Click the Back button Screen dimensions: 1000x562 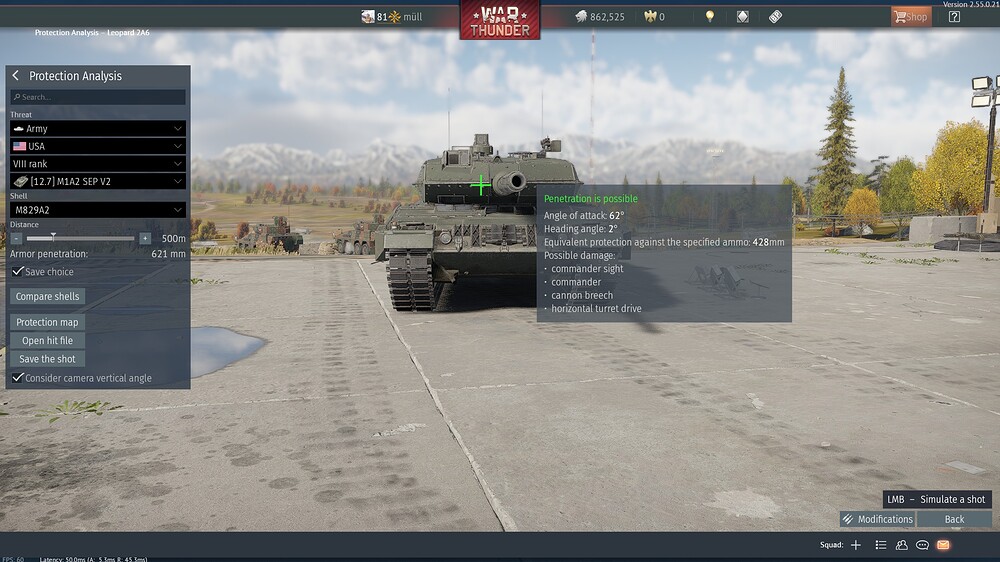pyautogui.click(x=954, y=519)
